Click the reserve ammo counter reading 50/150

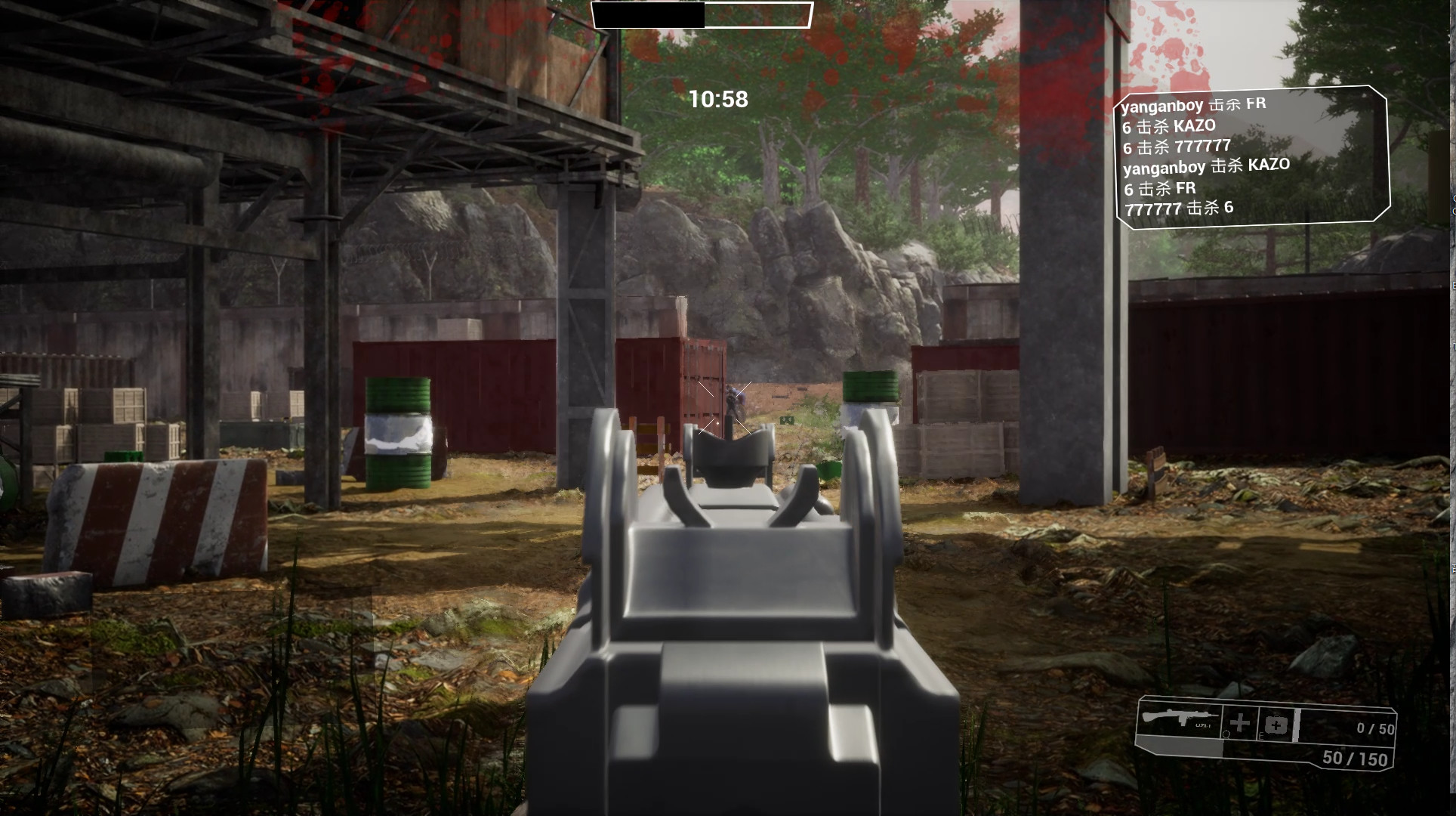tap(1354, 757)
